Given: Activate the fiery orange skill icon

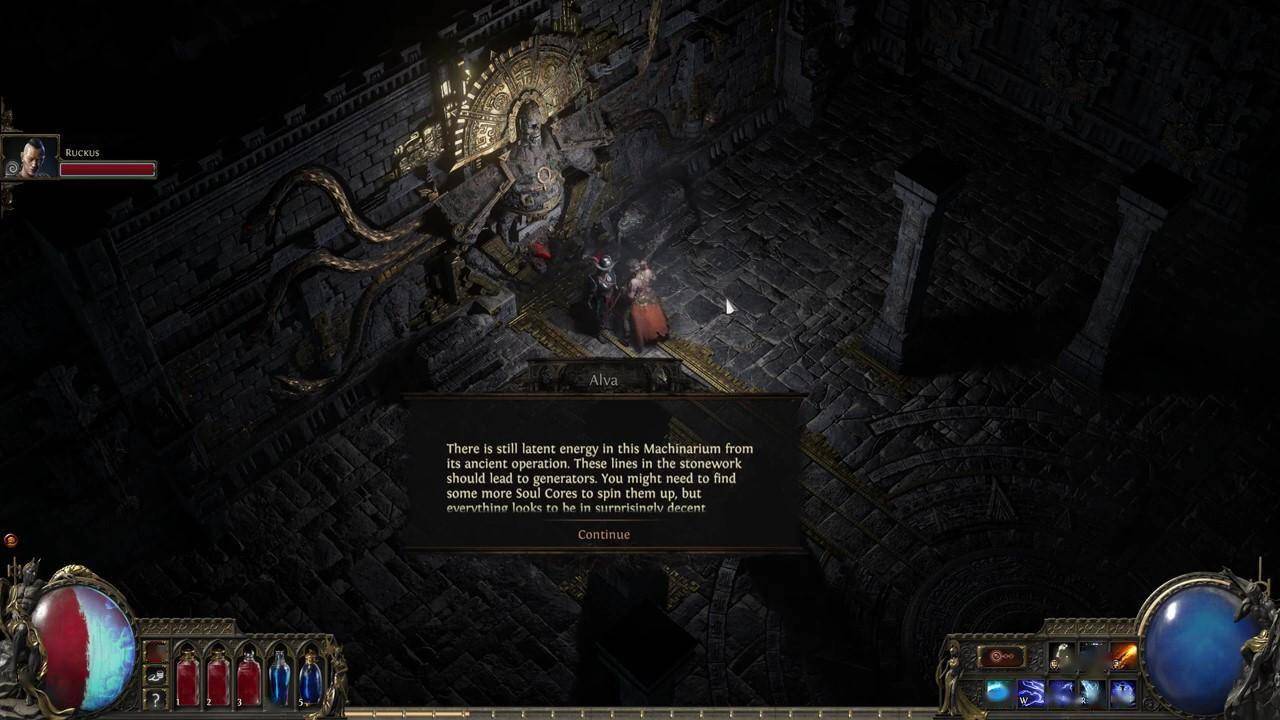Looking at the screenshot, I should (x=1124, y=657).
